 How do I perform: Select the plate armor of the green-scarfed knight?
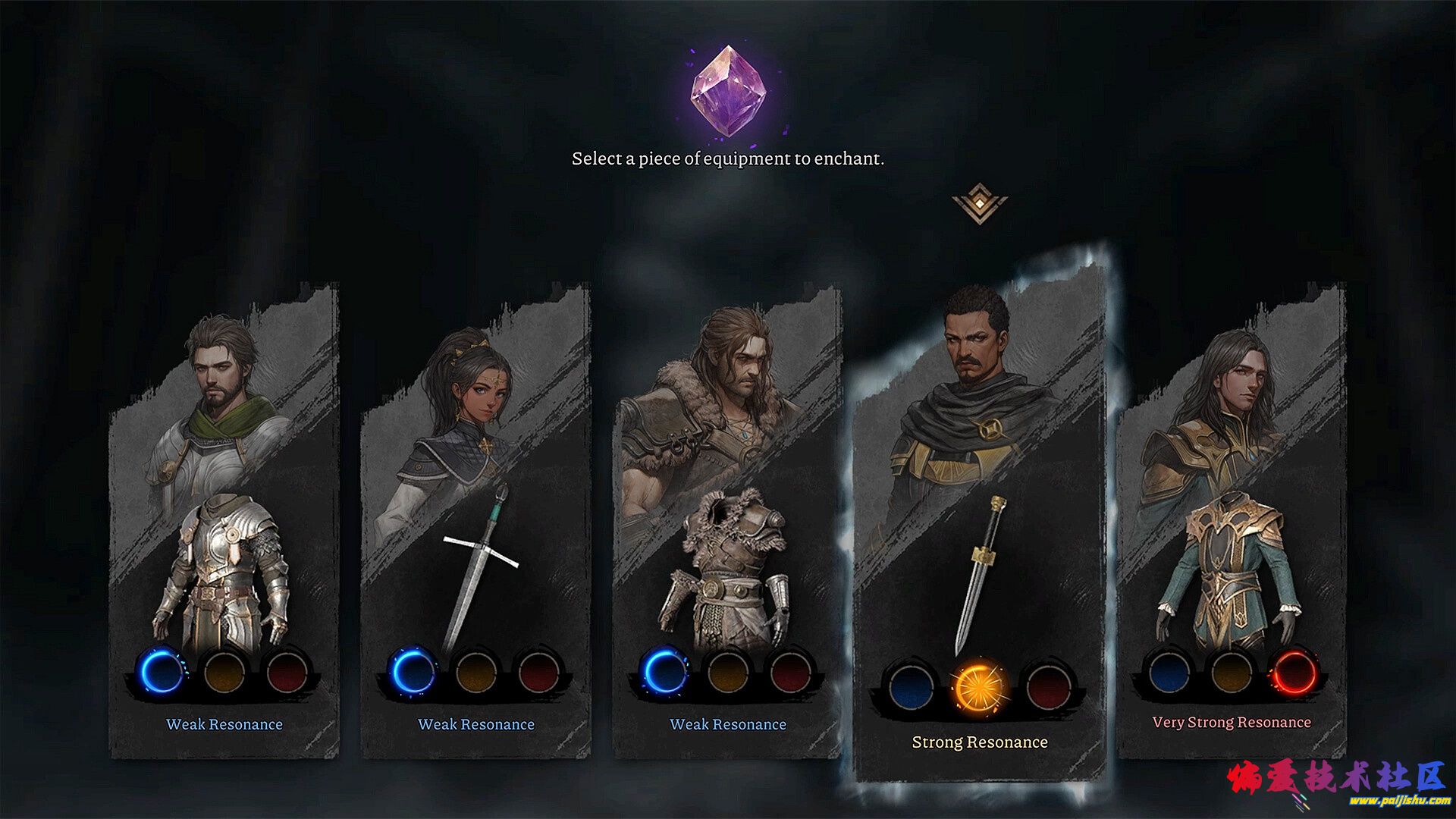(x=224, y=576)
